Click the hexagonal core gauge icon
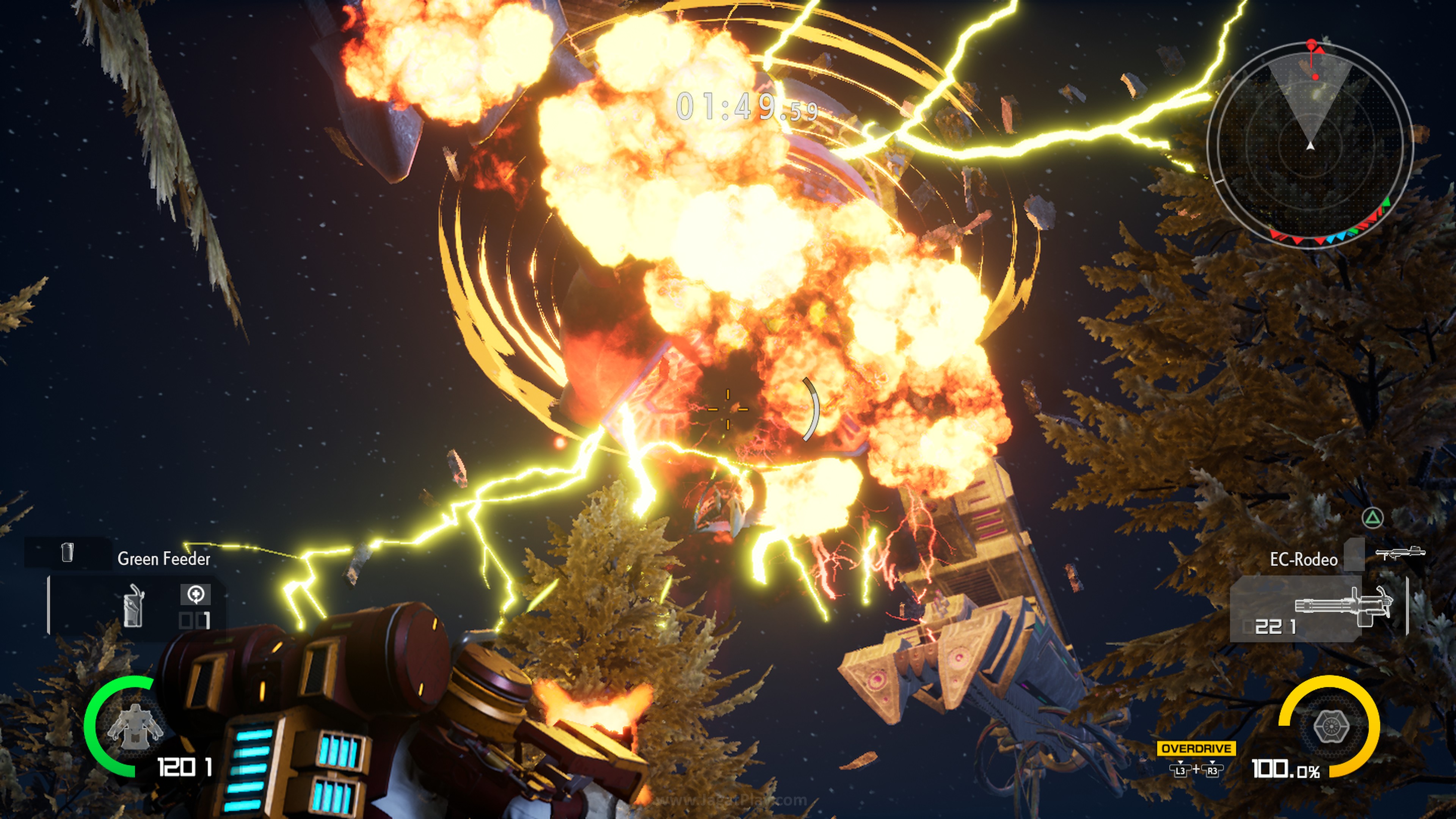This screenshot has width=1456, height=819. coord(1330,726)
